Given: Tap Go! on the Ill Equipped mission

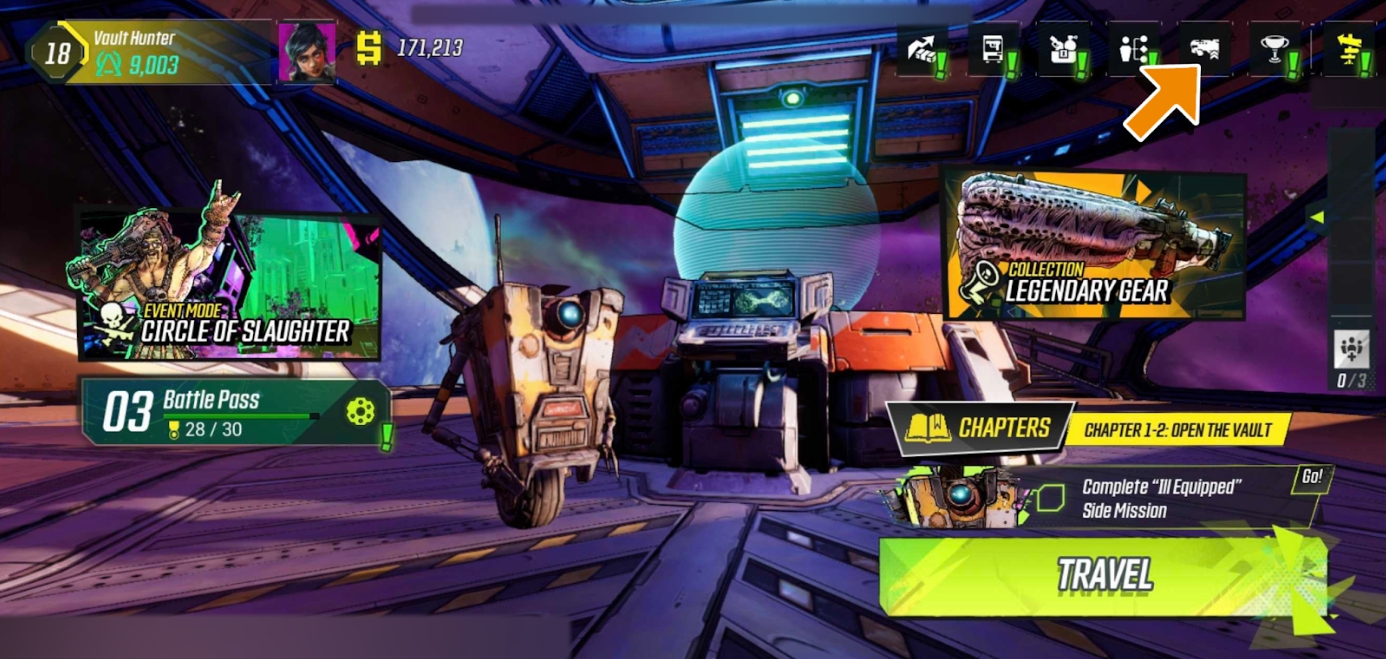Looking at the screenshot, I should point(1311,477).
